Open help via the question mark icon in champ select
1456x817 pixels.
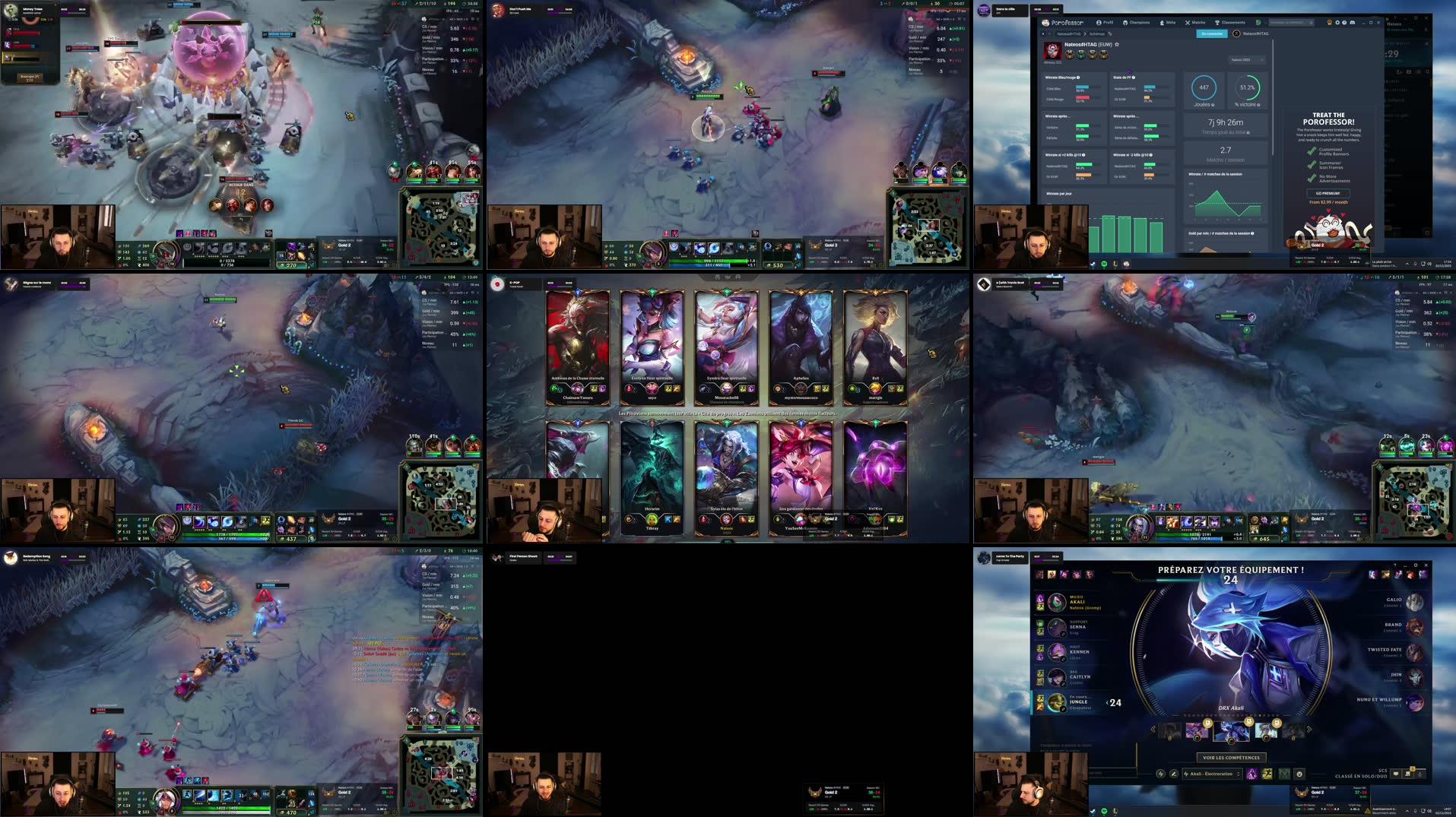pyautogui.click(x=1395, y=565)
